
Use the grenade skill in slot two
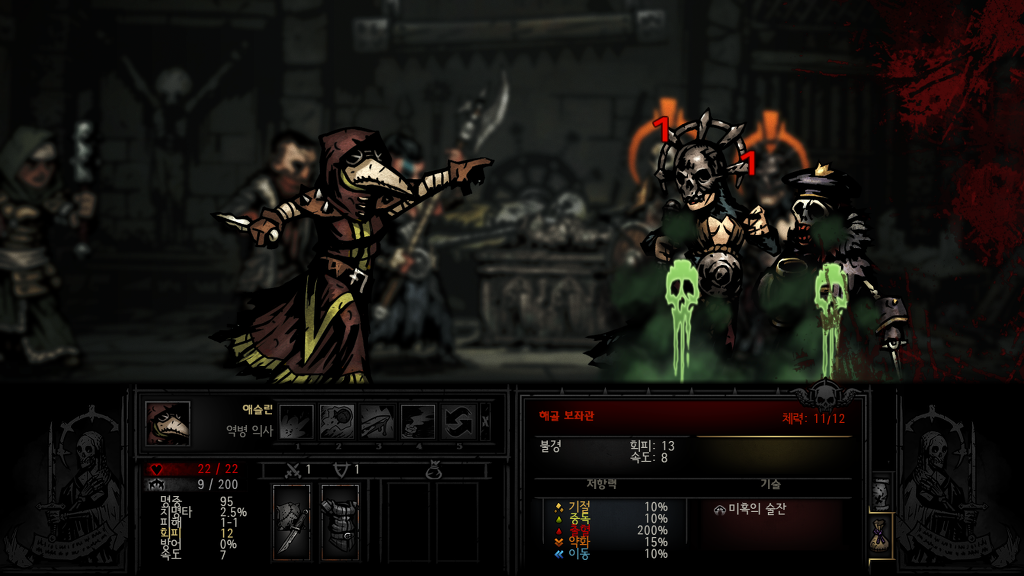pyautogui.click(x=337, y=422)
